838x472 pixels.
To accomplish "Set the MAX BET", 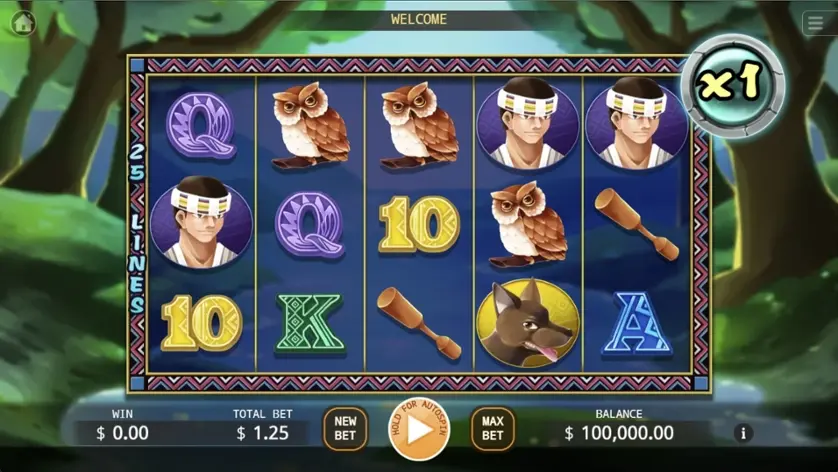I will [x=492, y=429].
